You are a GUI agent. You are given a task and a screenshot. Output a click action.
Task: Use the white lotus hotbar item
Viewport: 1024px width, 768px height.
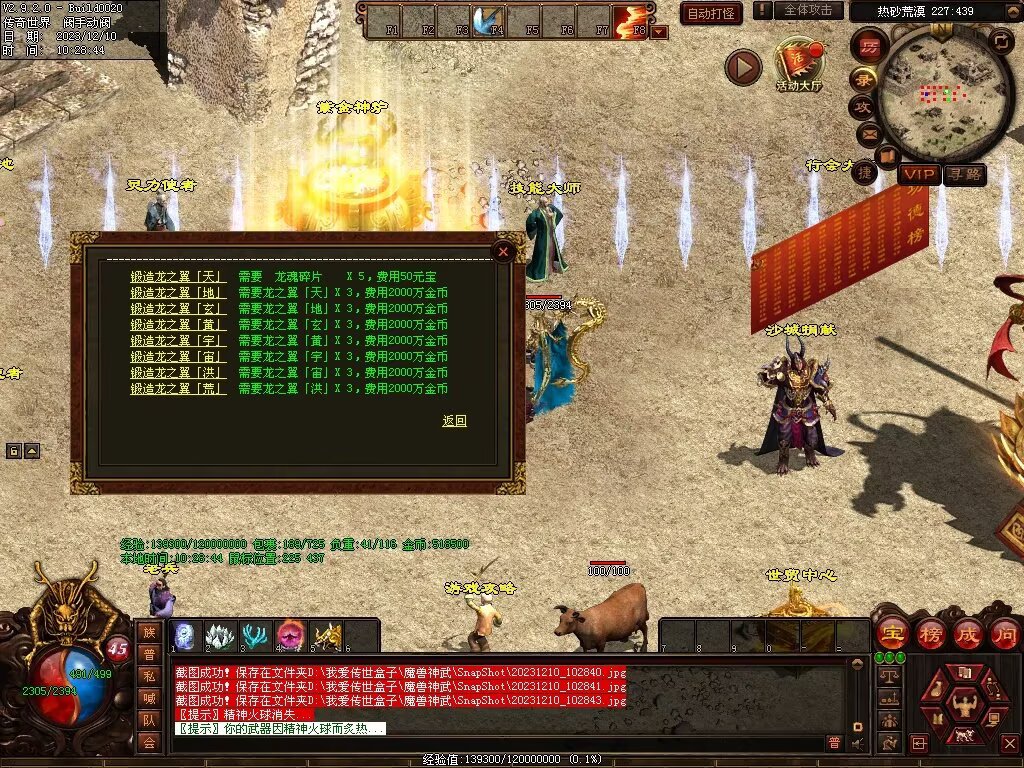point(220,636)
